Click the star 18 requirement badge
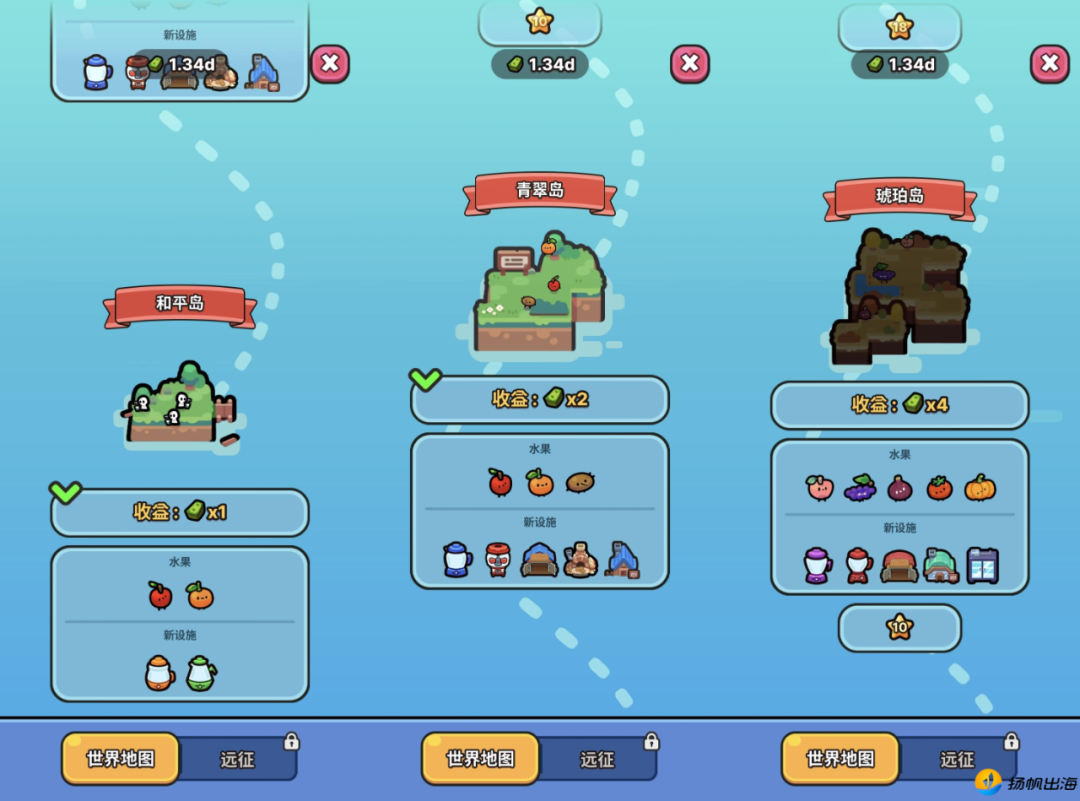The height and width of the screenshot is (801, 1080). tap(900, 27)
